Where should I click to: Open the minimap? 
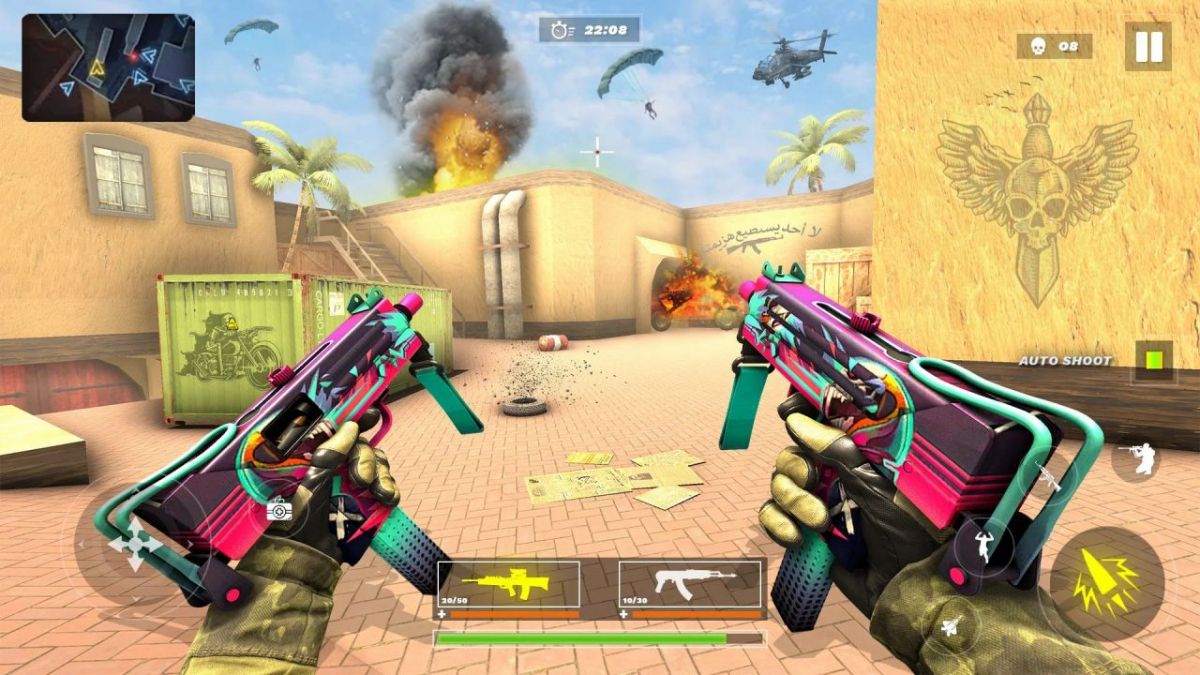click(108, 68)
